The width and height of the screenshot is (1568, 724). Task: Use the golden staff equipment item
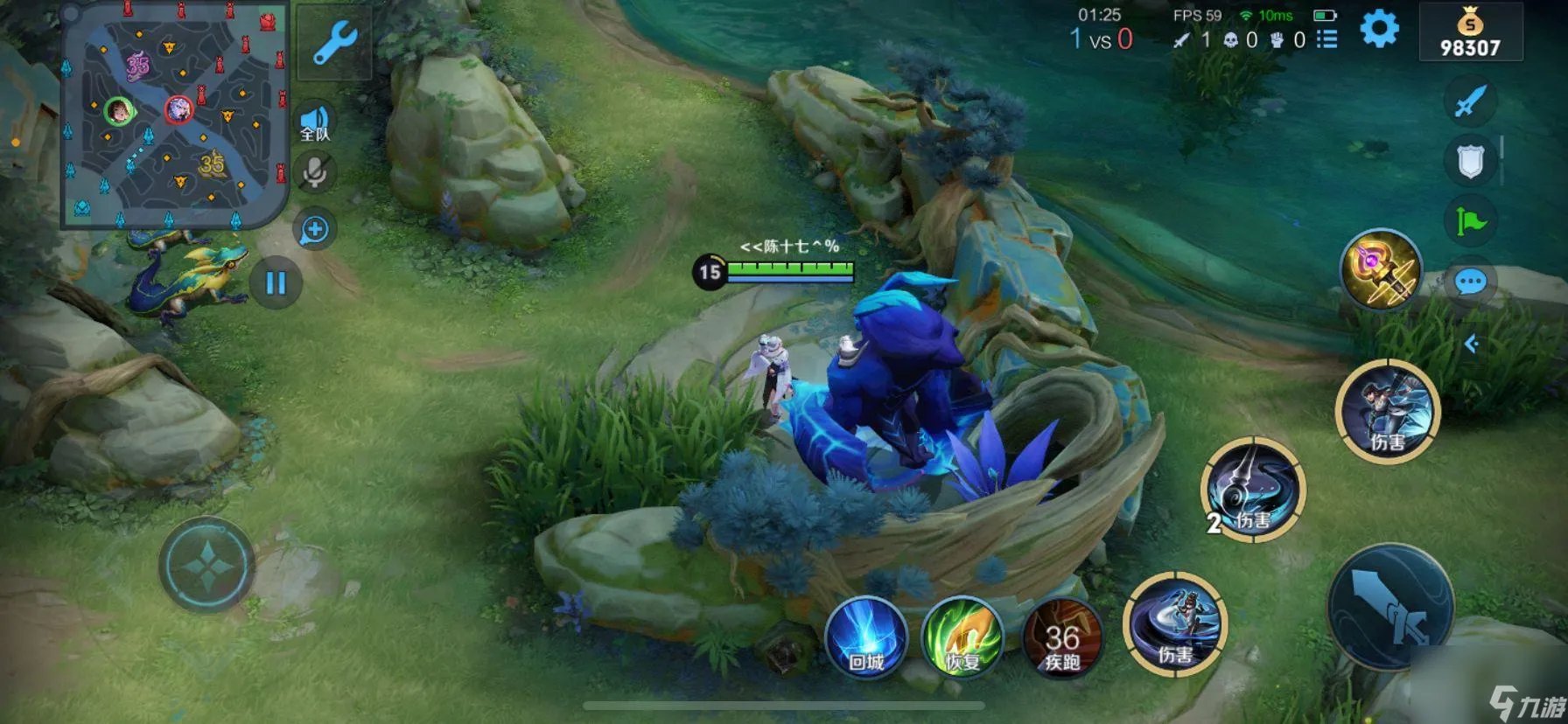tap(1381, 271)
